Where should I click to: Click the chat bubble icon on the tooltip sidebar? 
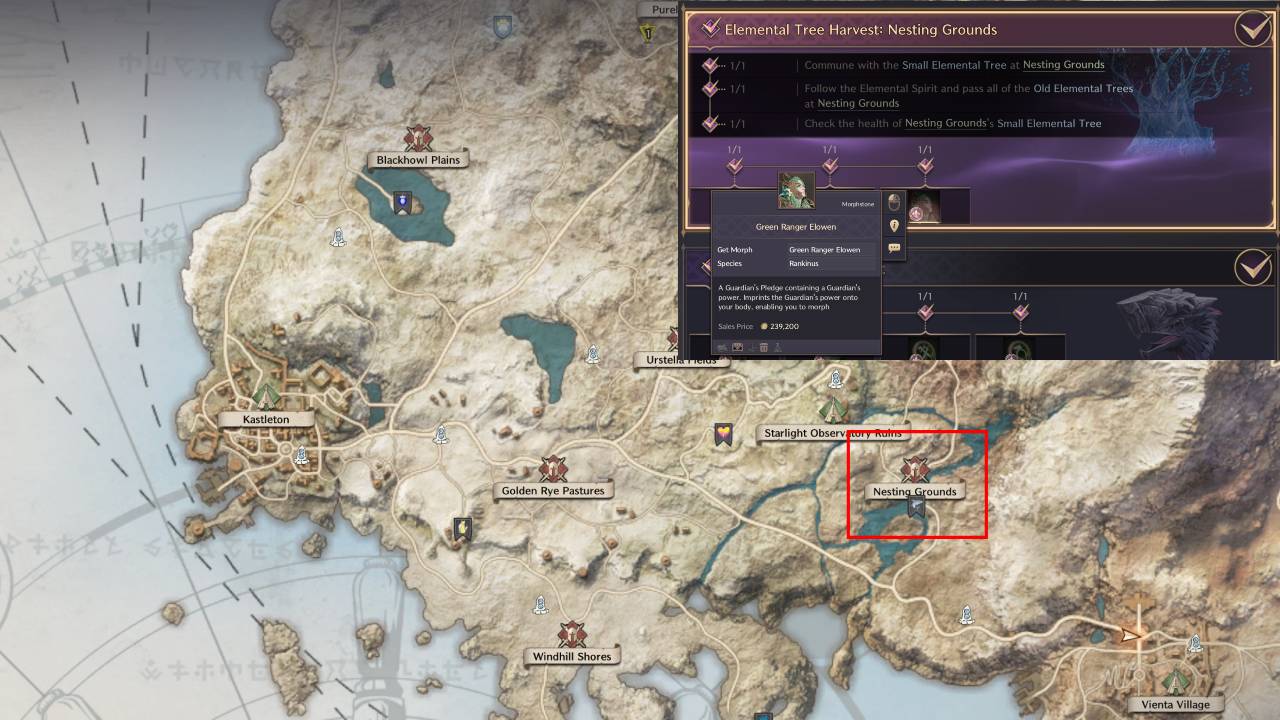click(x=893, y=246)
